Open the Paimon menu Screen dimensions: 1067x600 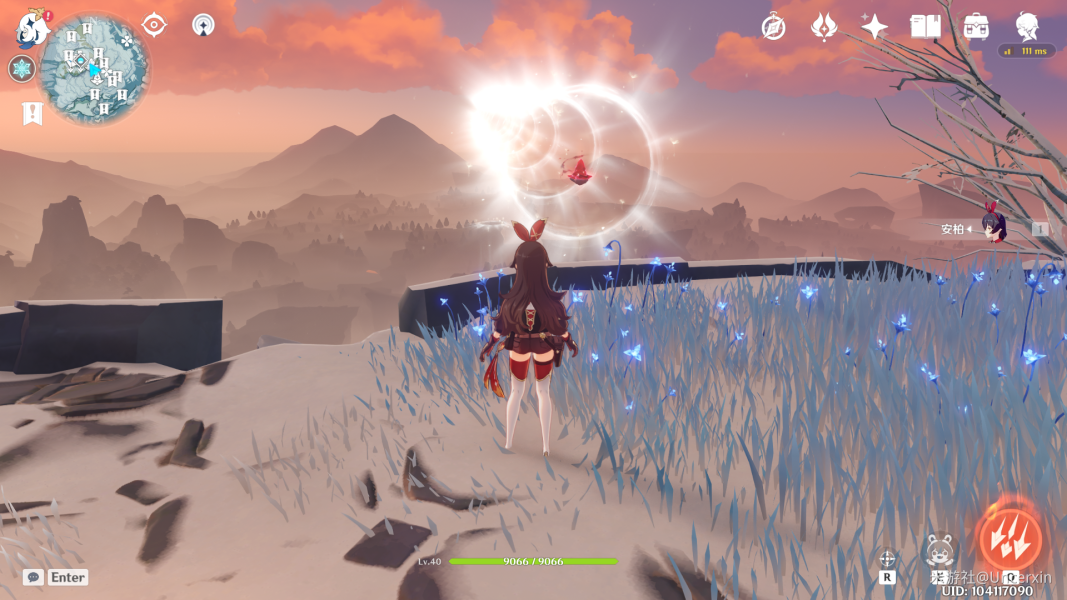[x=33, y=30]
